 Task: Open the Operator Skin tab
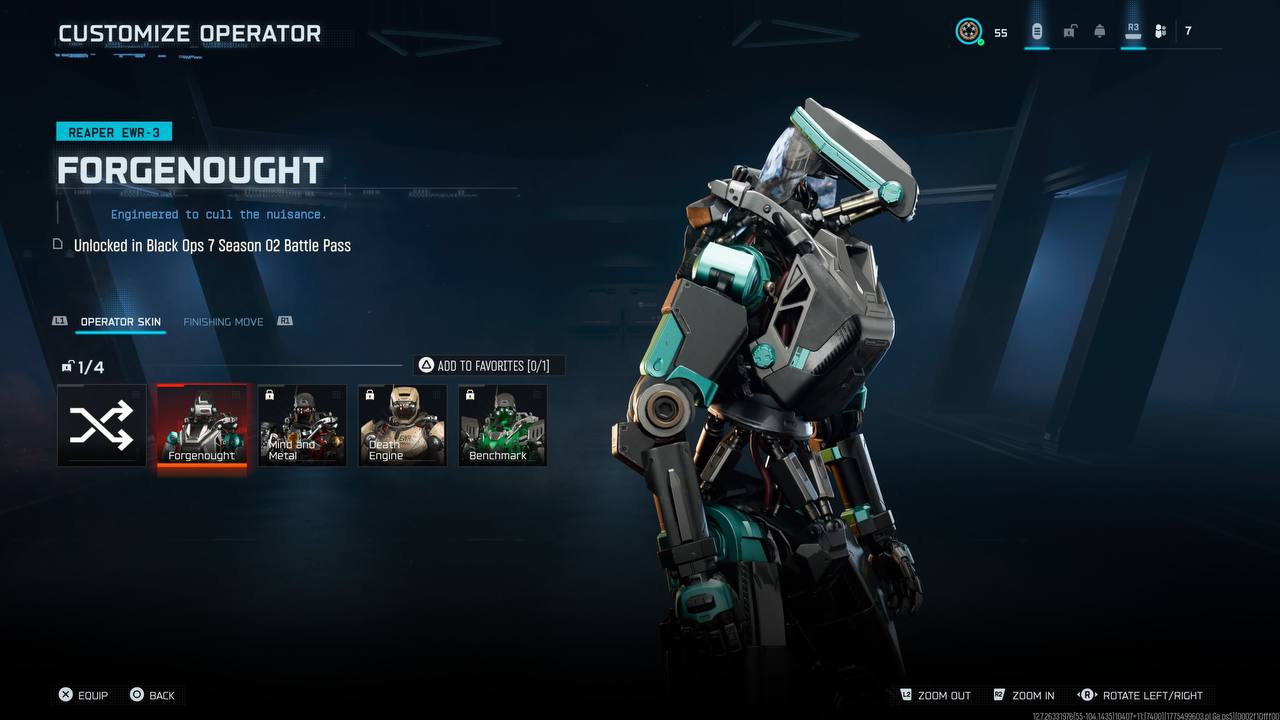[120, 322]
